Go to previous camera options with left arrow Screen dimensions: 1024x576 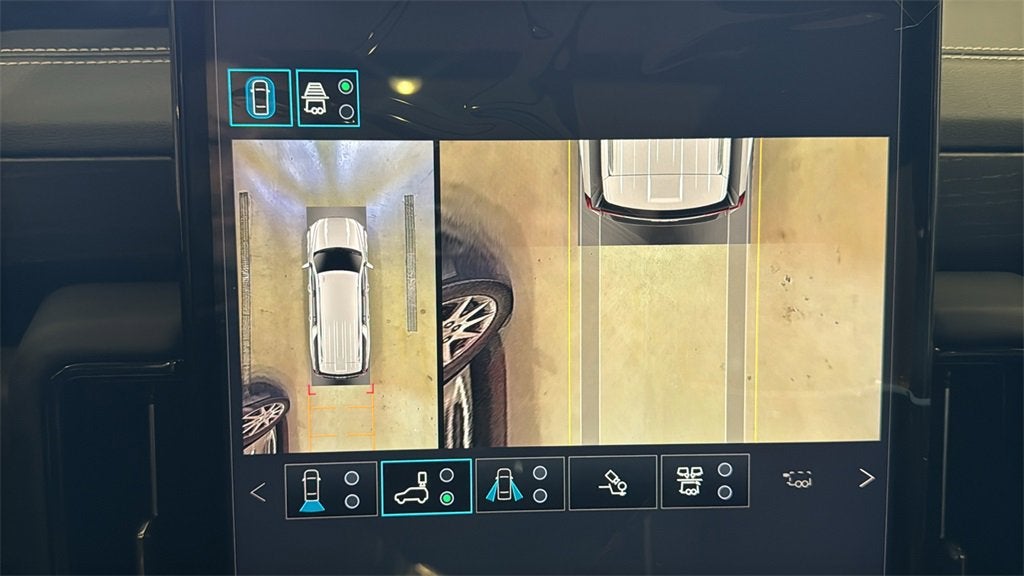258,492
